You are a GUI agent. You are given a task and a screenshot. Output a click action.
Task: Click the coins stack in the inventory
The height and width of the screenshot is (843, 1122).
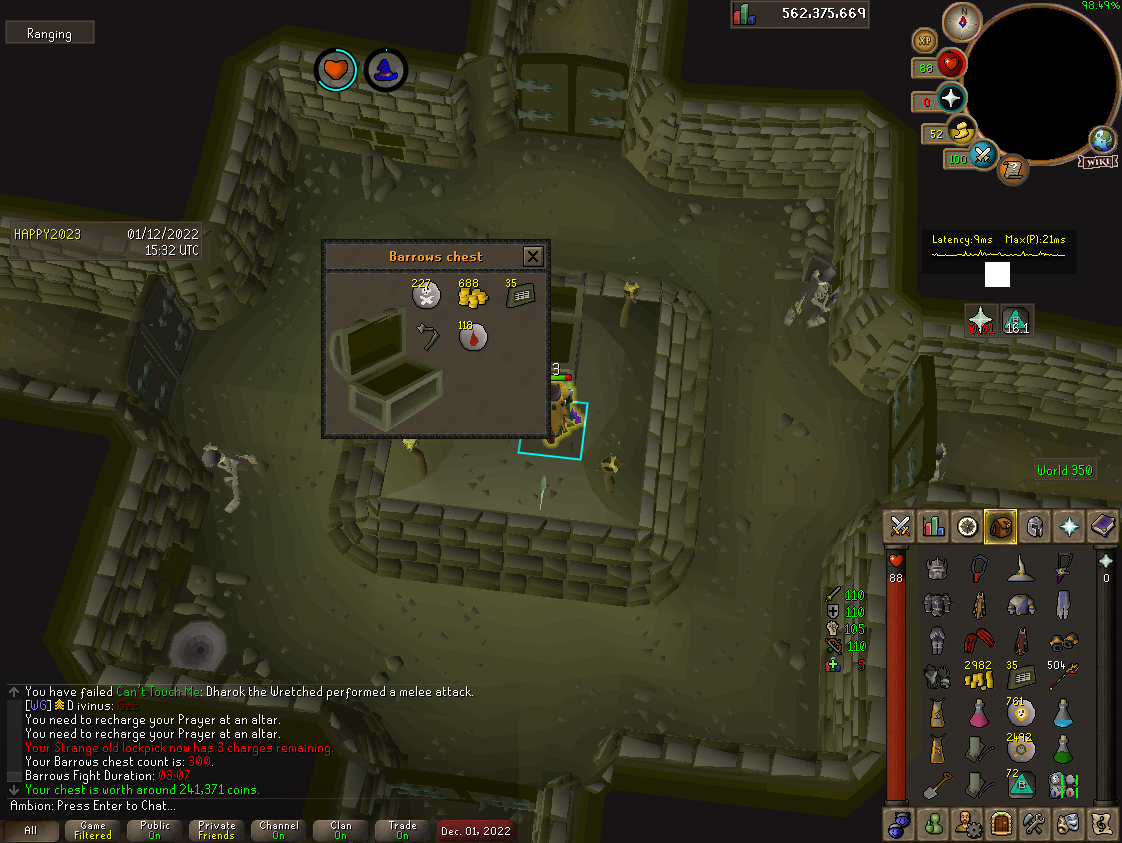[977, 677]
